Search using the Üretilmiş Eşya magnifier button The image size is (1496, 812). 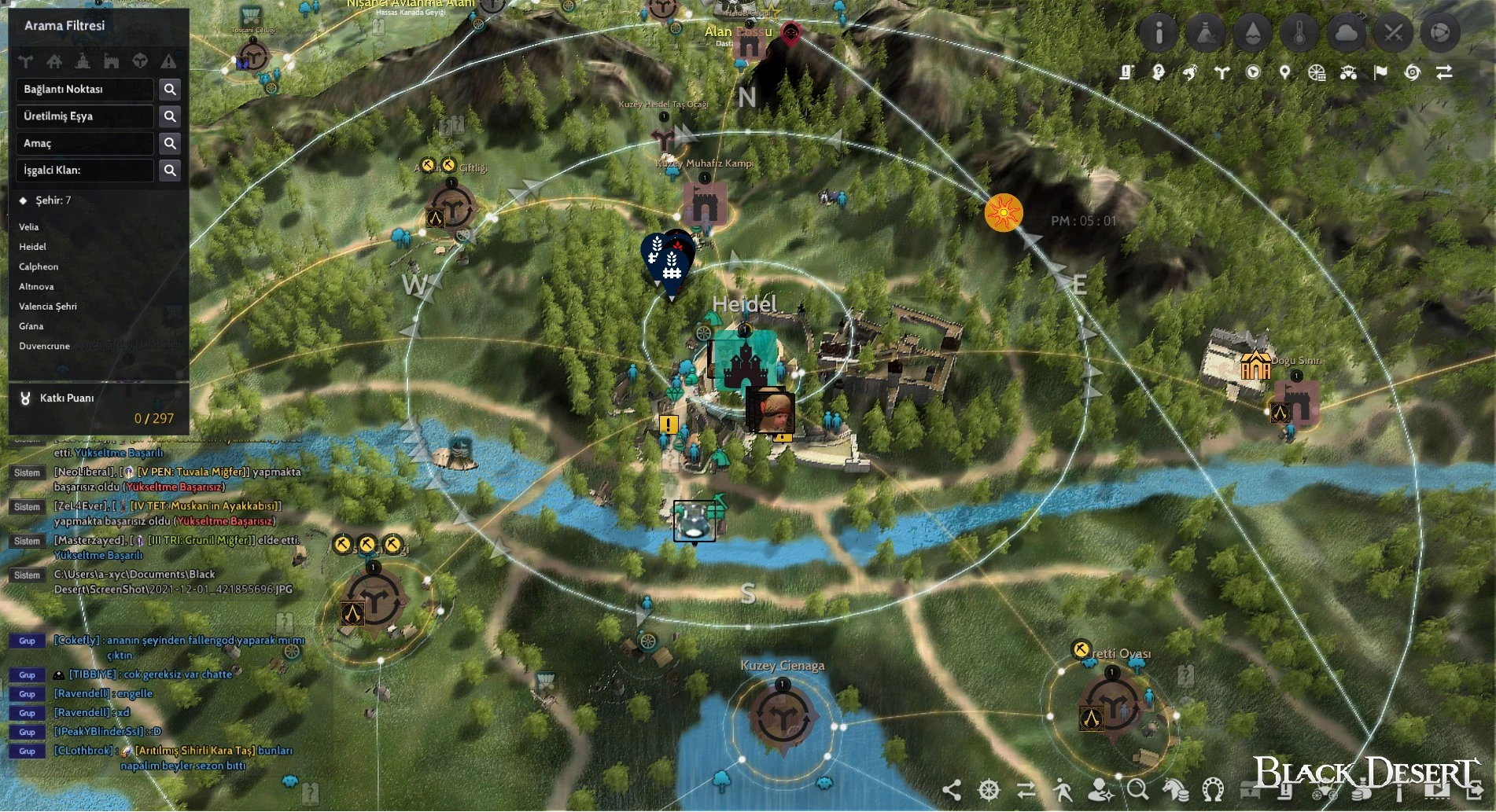pyautogui.click(x=170, y=116)
